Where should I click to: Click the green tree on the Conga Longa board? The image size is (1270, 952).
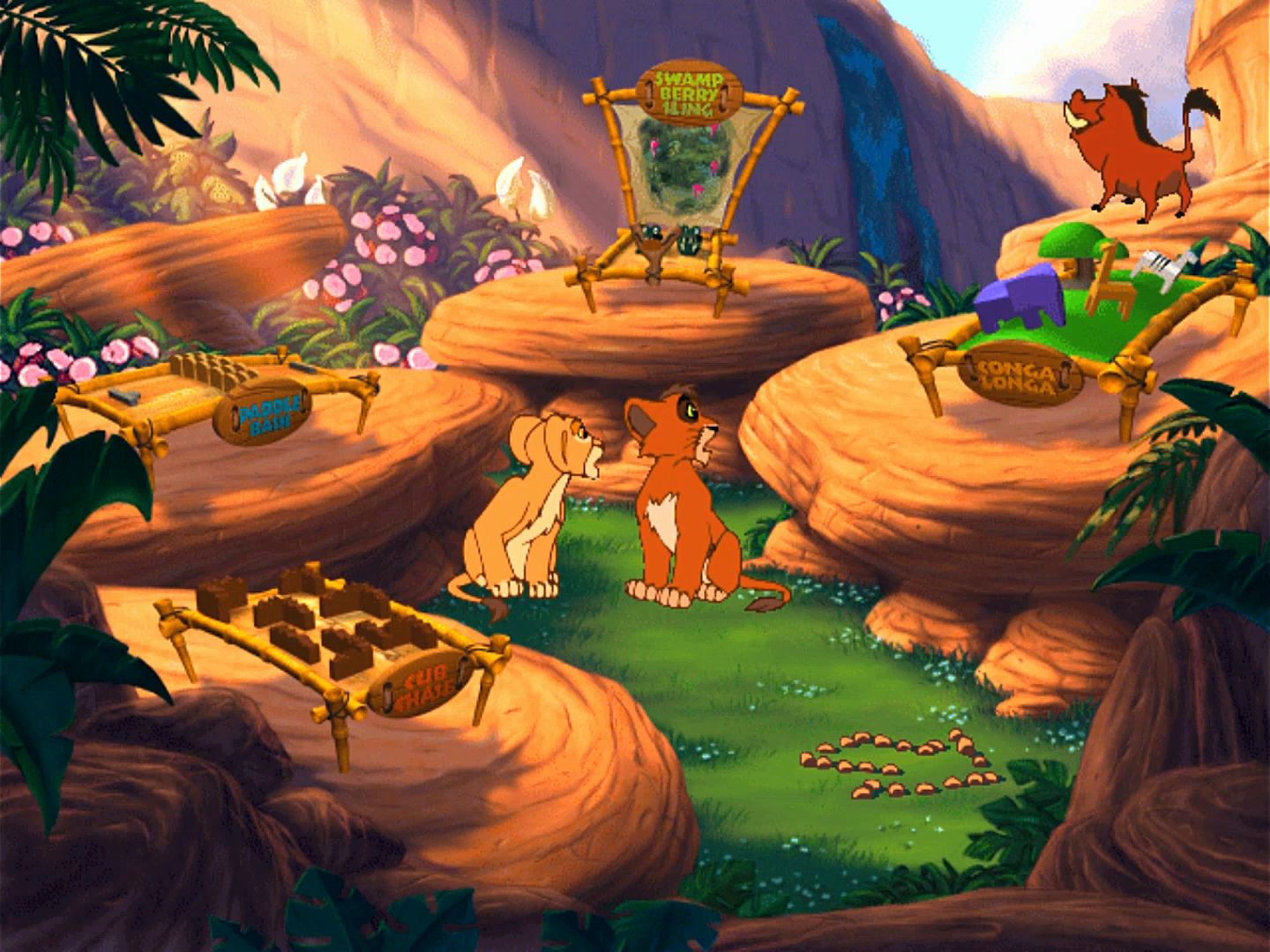point(1072,244)
